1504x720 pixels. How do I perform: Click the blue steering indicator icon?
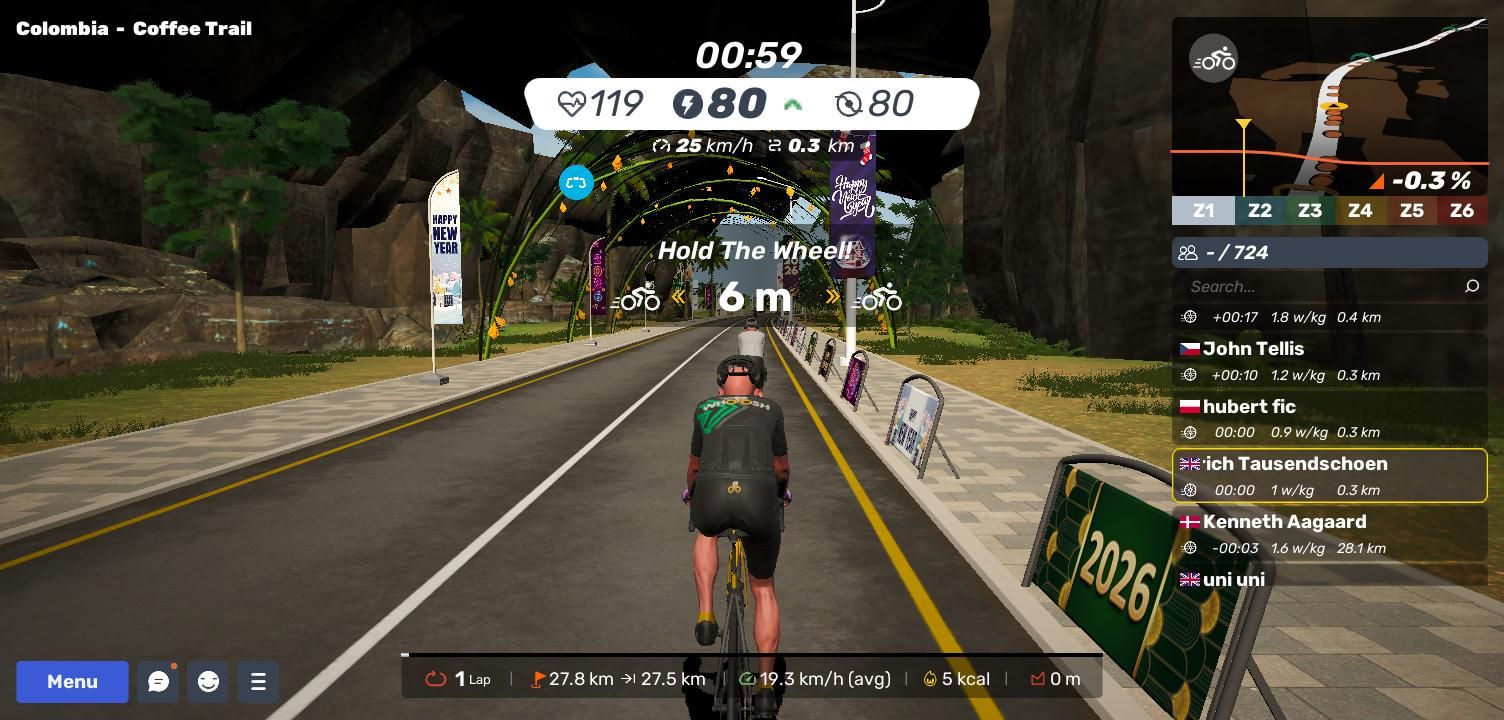pyautogui.click(x=576, y=183)
